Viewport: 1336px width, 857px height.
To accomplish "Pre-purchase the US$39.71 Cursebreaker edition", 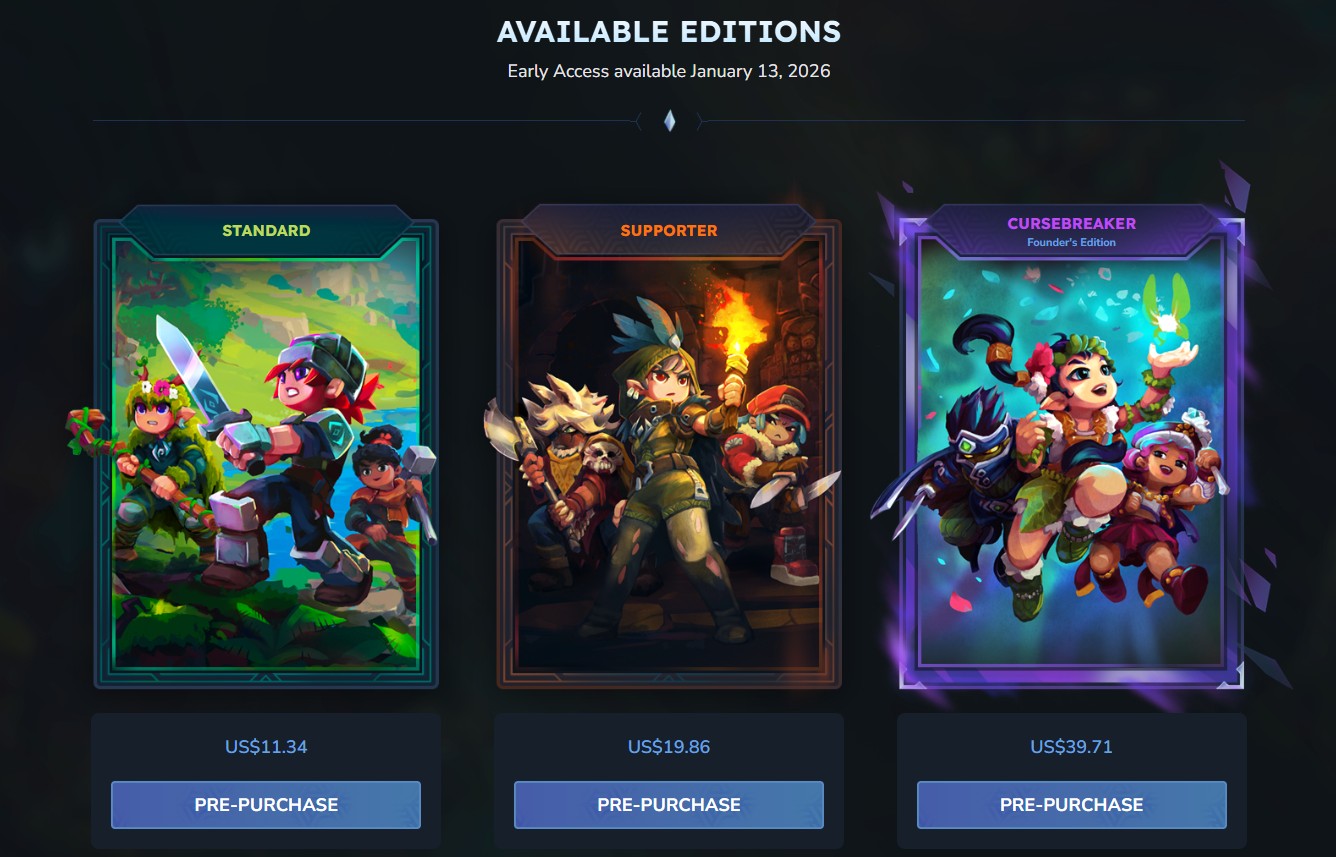I will [1071, 805].
